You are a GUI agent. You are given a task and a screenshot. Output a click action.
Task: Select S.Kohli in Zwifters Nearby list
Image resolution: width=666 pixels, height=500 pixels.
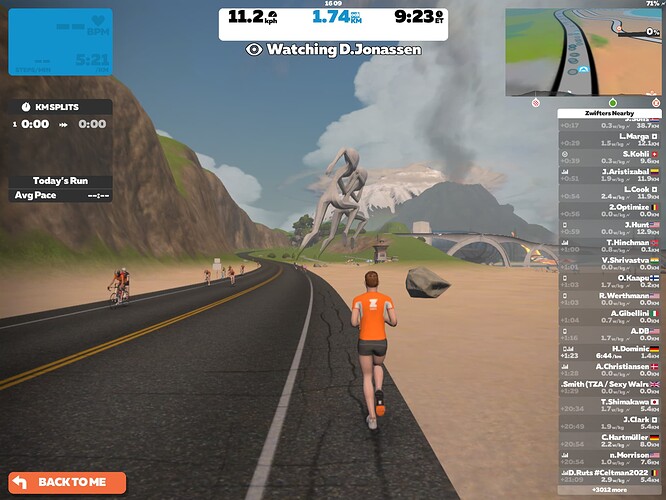tap(609, 157)
